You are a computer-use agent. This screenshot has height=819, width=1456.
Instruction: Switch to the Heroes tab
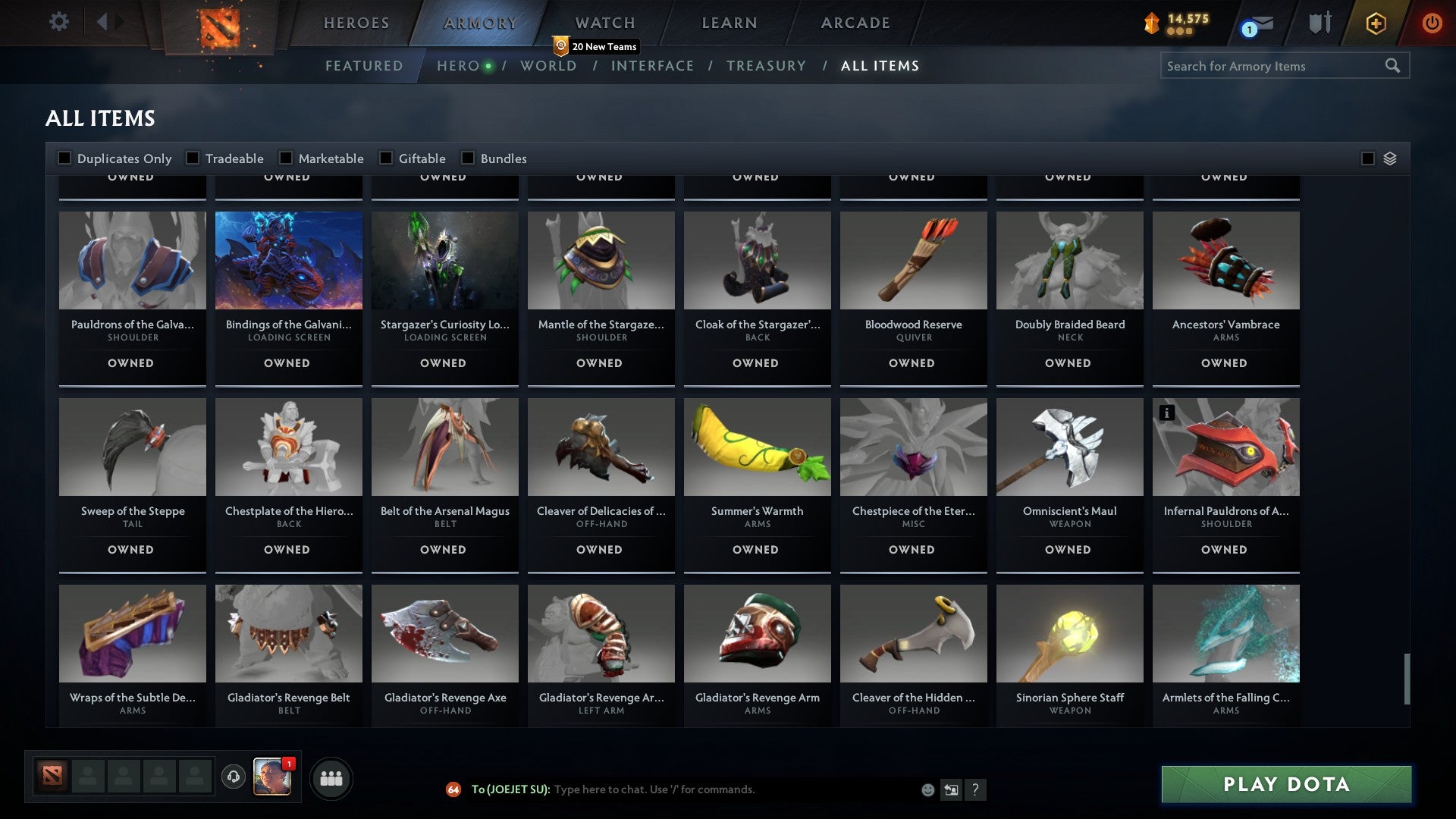[356, 23]
